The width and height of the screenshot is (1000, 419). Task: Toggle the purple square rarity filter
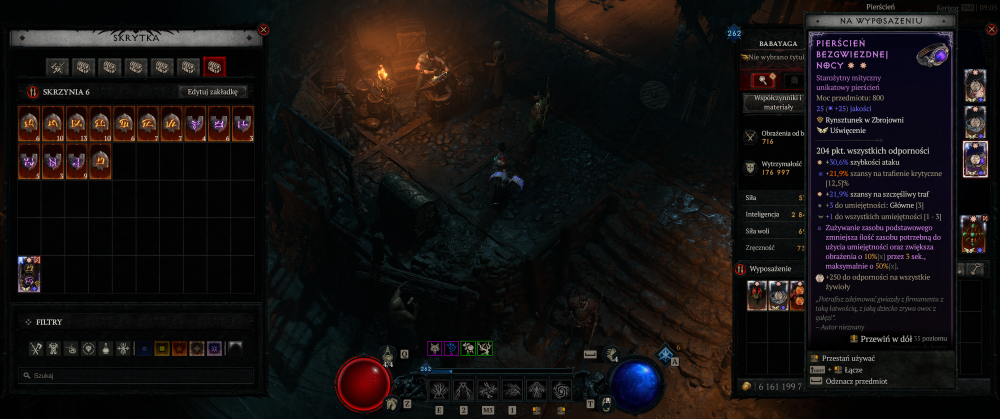214,348
